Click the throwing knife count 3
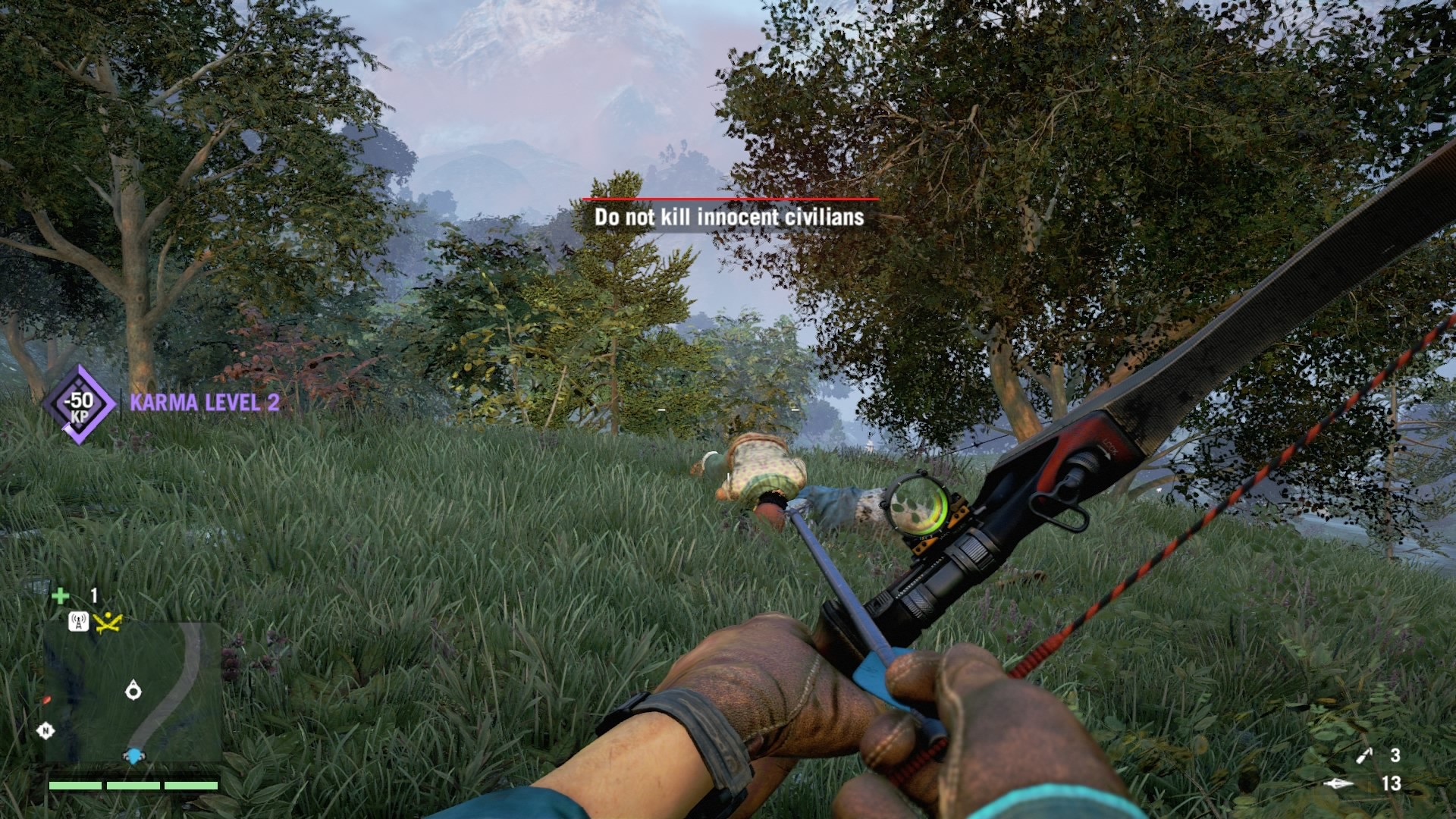 pyautogui.click(x=1395, y=755)
